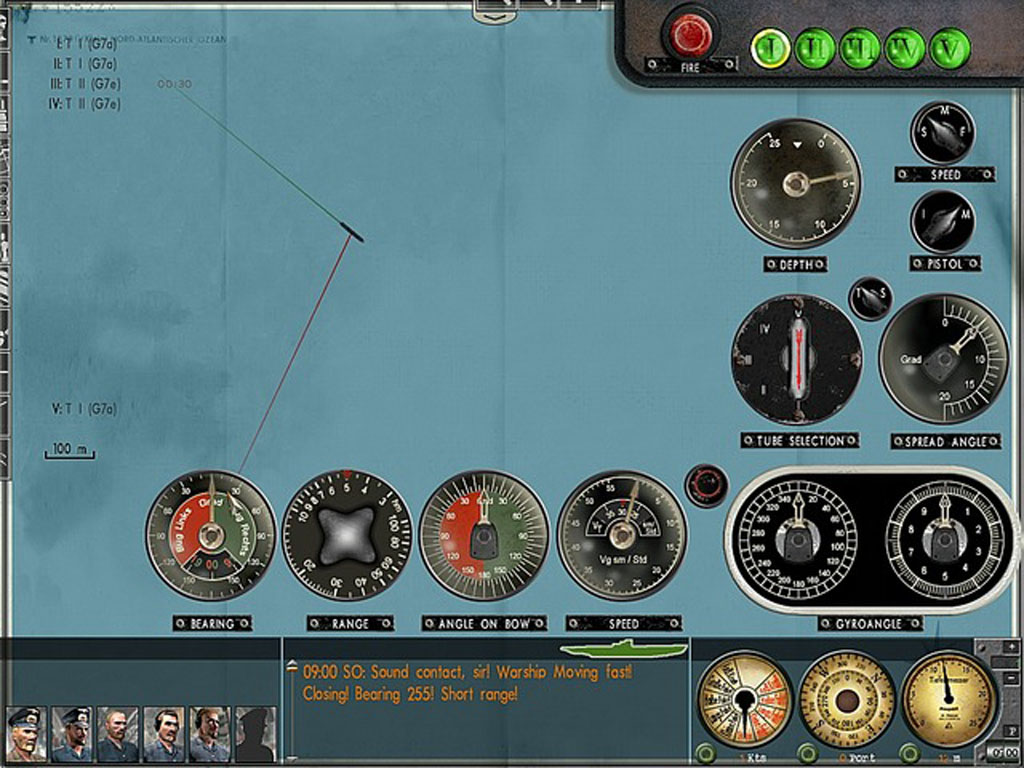Adjust the torpedo DEPTH dial
This screenshot has width=1024, height=768.
(x=796, y=183)
